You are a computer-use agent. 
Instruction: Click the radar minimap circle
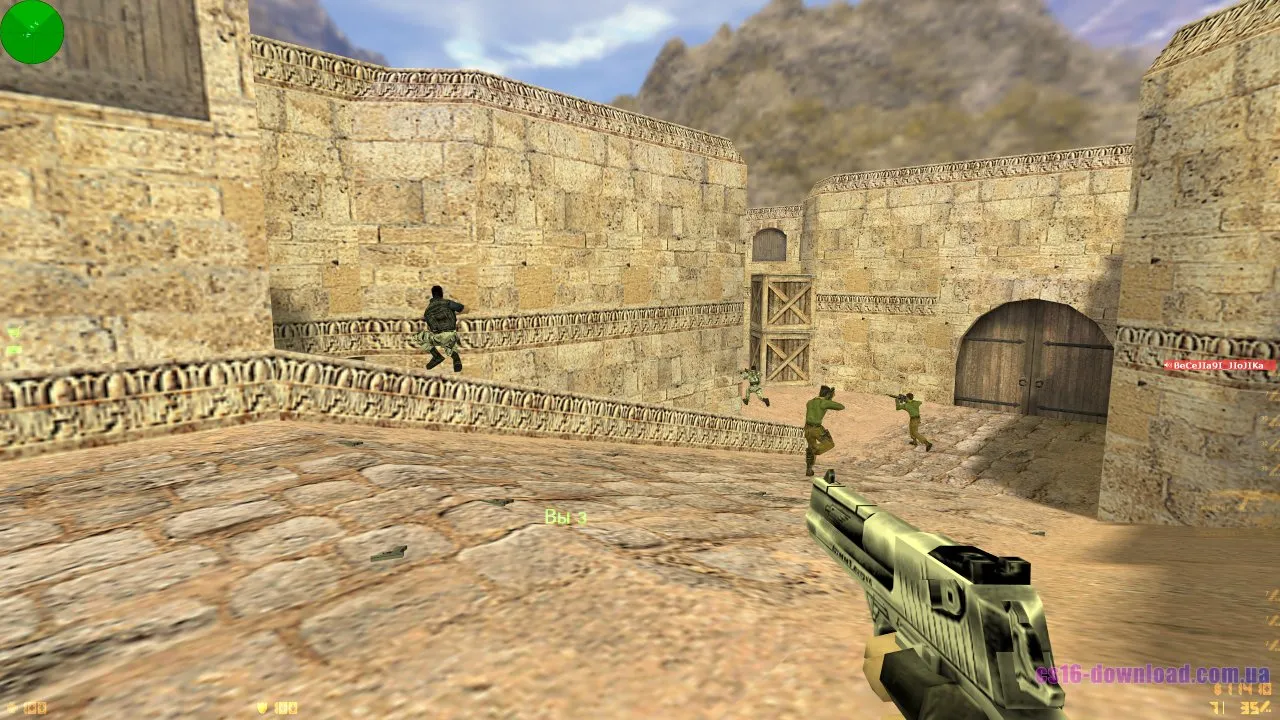[x=31, y=31]
